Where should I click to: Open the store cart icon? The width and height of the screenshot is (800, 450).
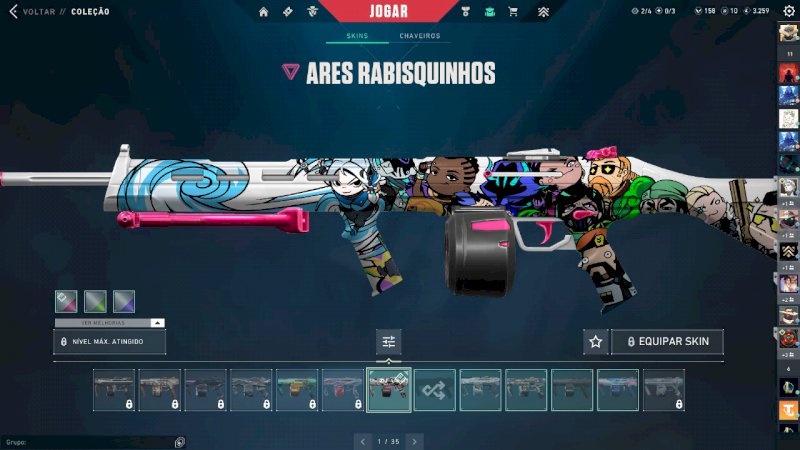pyautogui.click(x=513, y=12)
